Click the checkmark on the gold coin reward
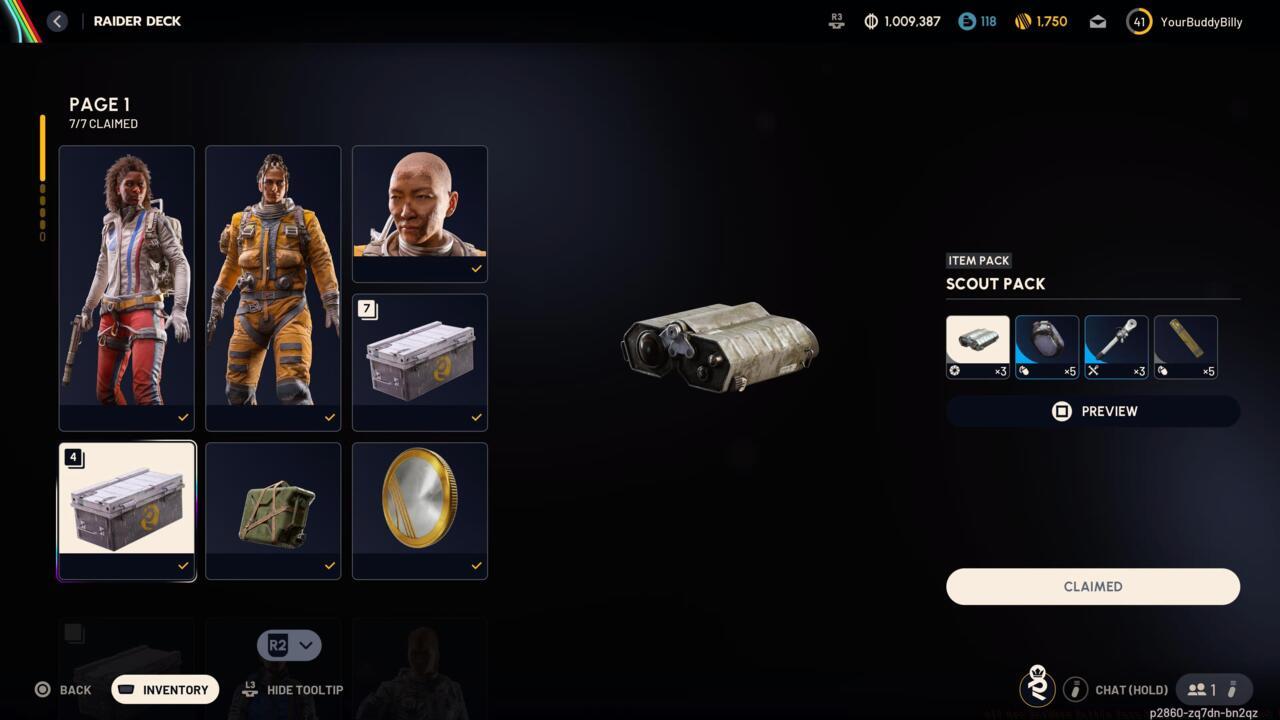1280x720 pixels. tap(476, 565)
